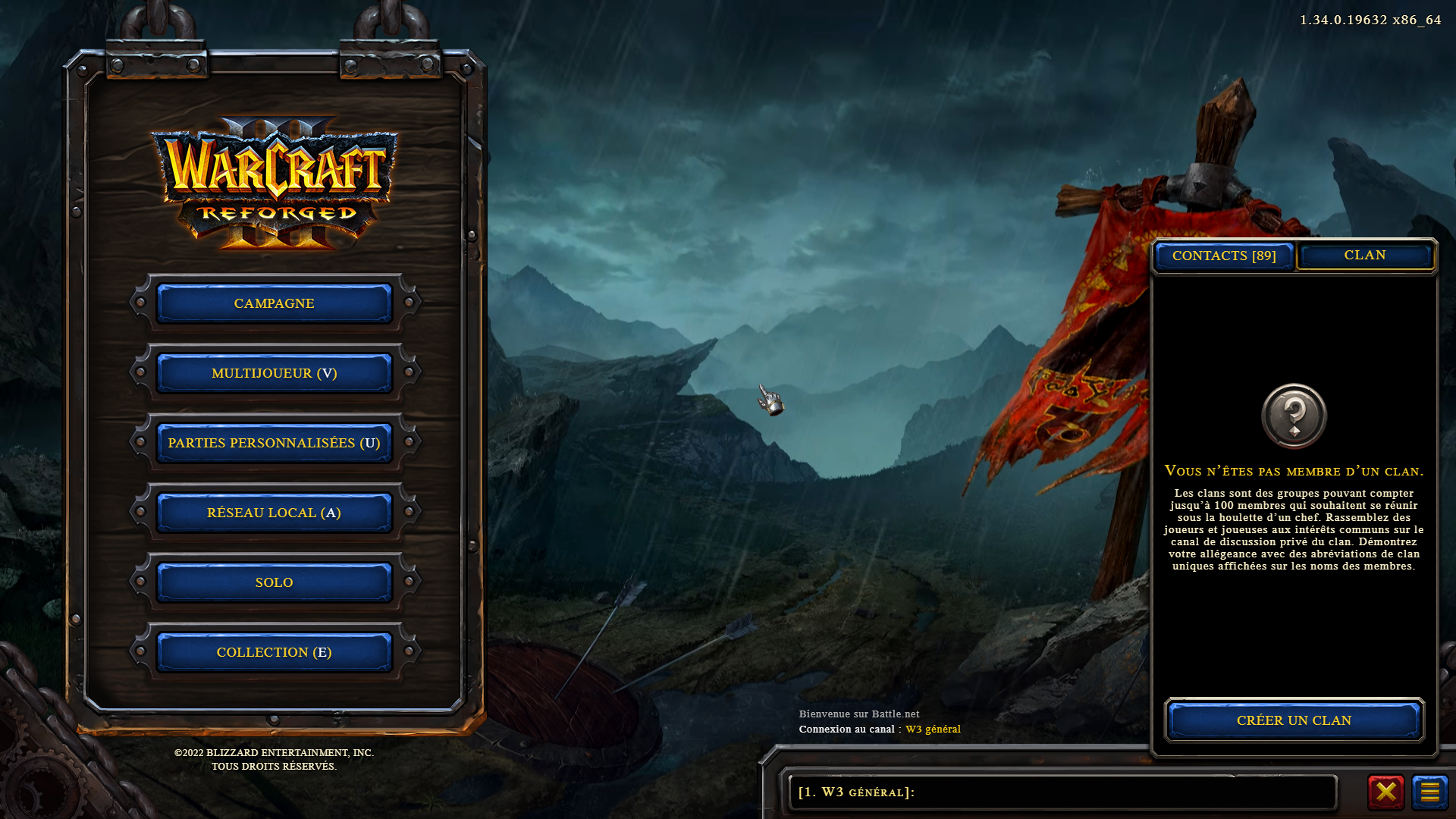Select Multijoueur (V) mode
This screenshot has height=819, width=1456.
click(x=274, y=373)
